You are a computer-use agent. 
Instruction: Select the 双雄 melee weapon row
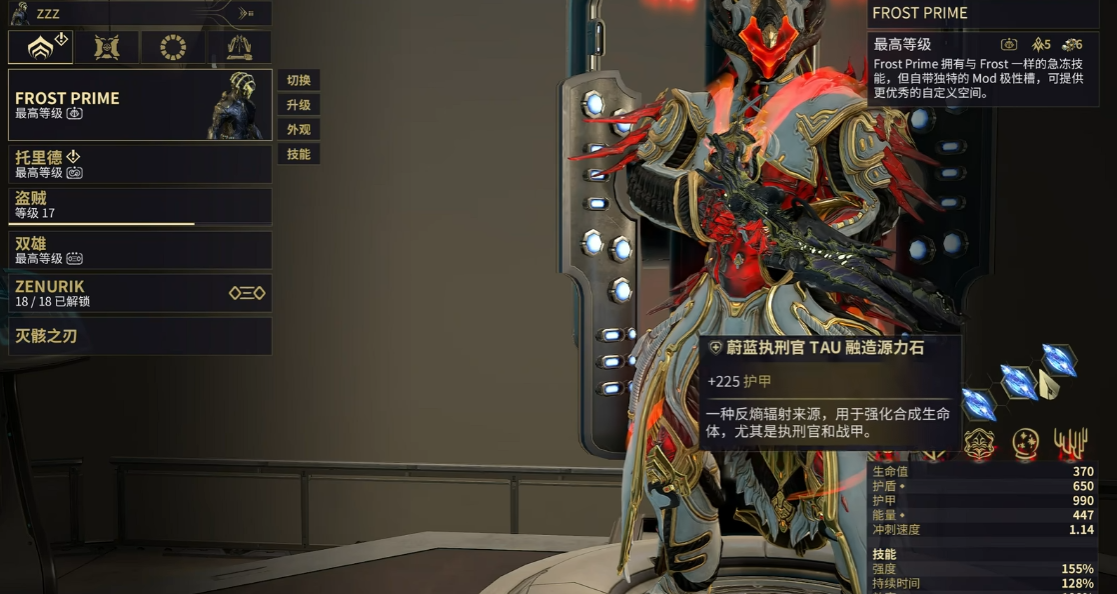pos(140,250)
